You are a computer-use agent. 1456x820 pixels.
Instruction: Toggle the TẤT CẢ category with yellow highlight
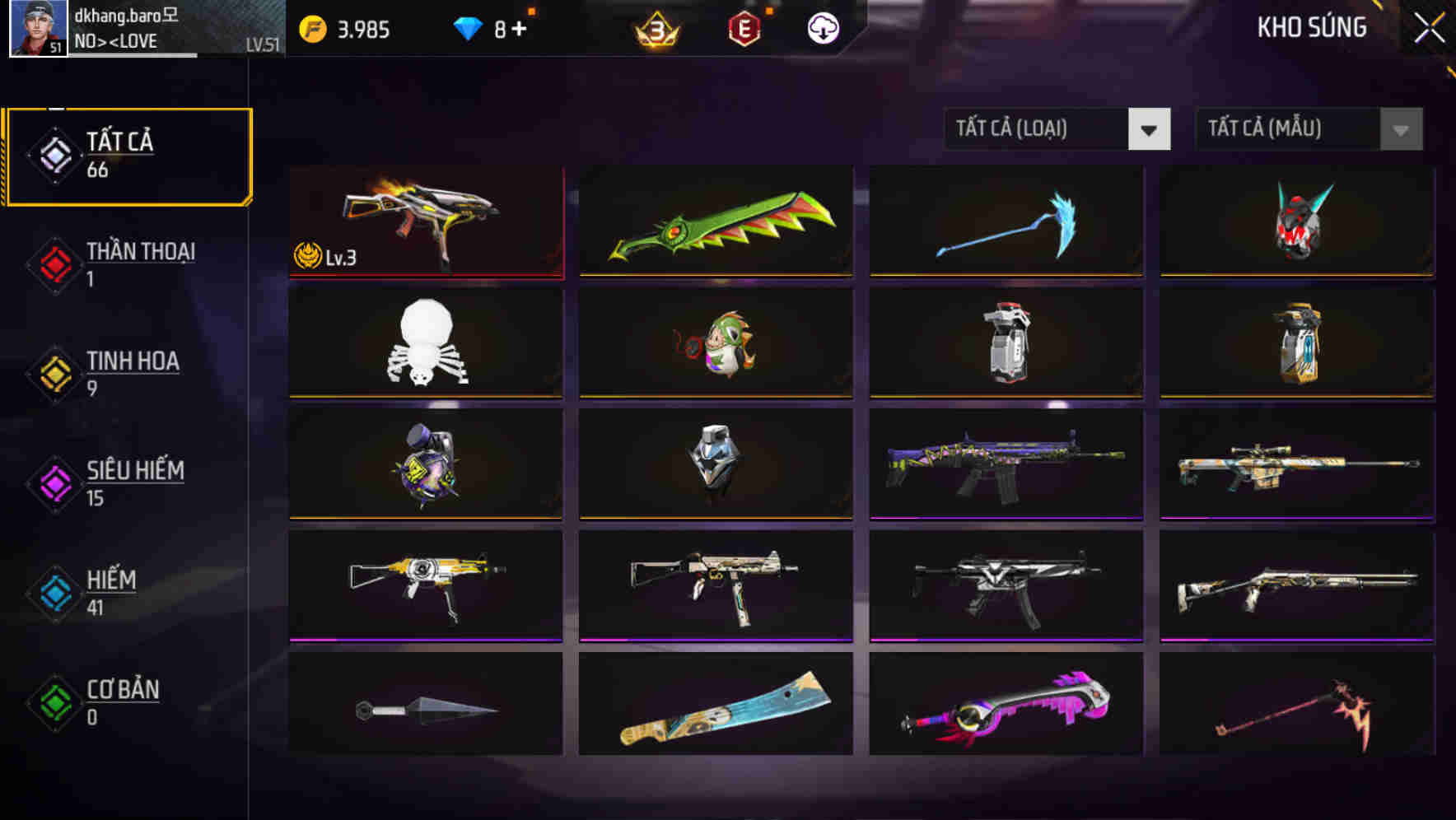tap(128, 155)
